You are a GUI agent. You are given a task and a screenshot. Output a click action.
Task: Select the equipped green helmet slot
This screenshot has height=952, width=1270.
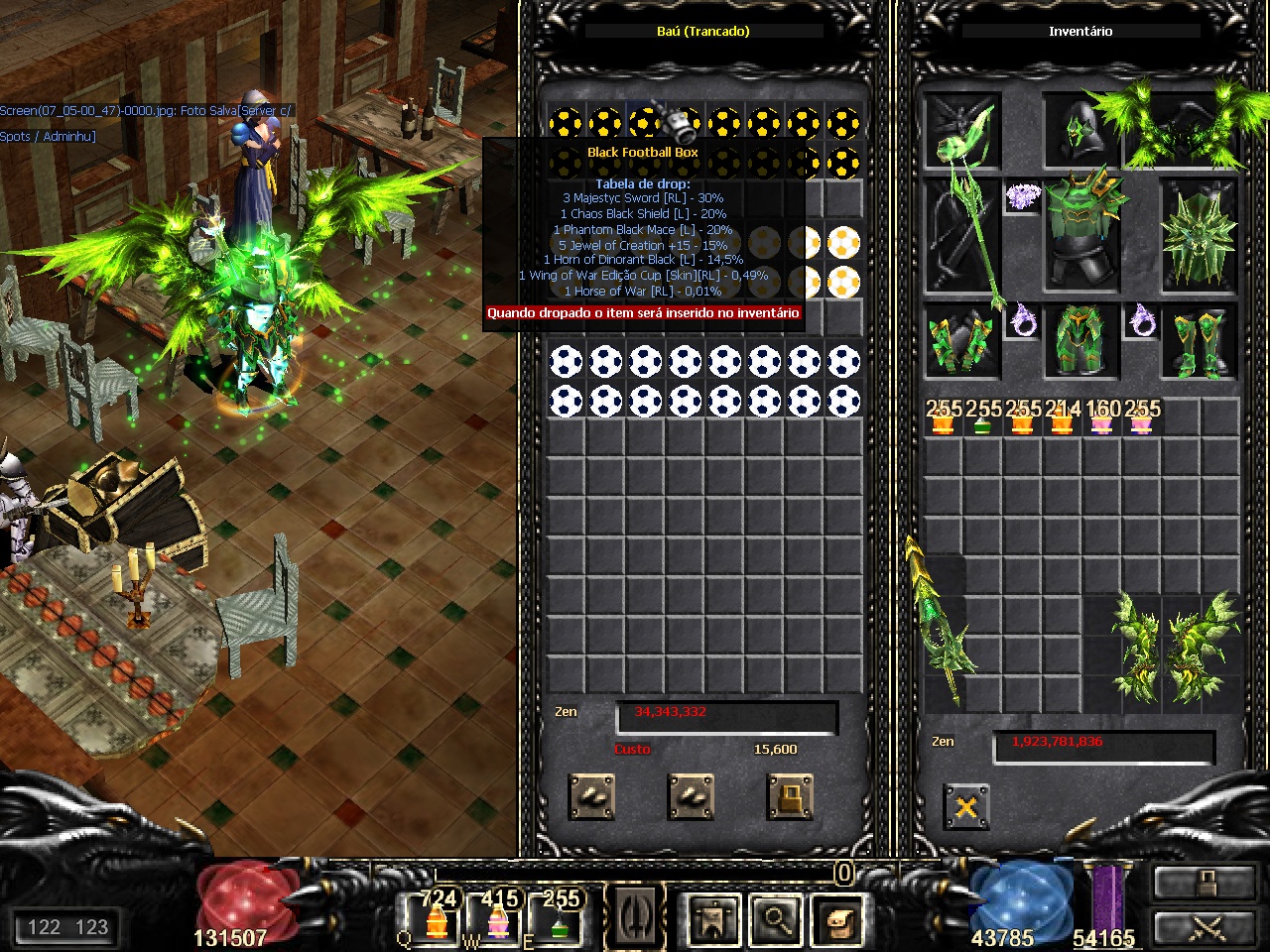pos(1080,133)
